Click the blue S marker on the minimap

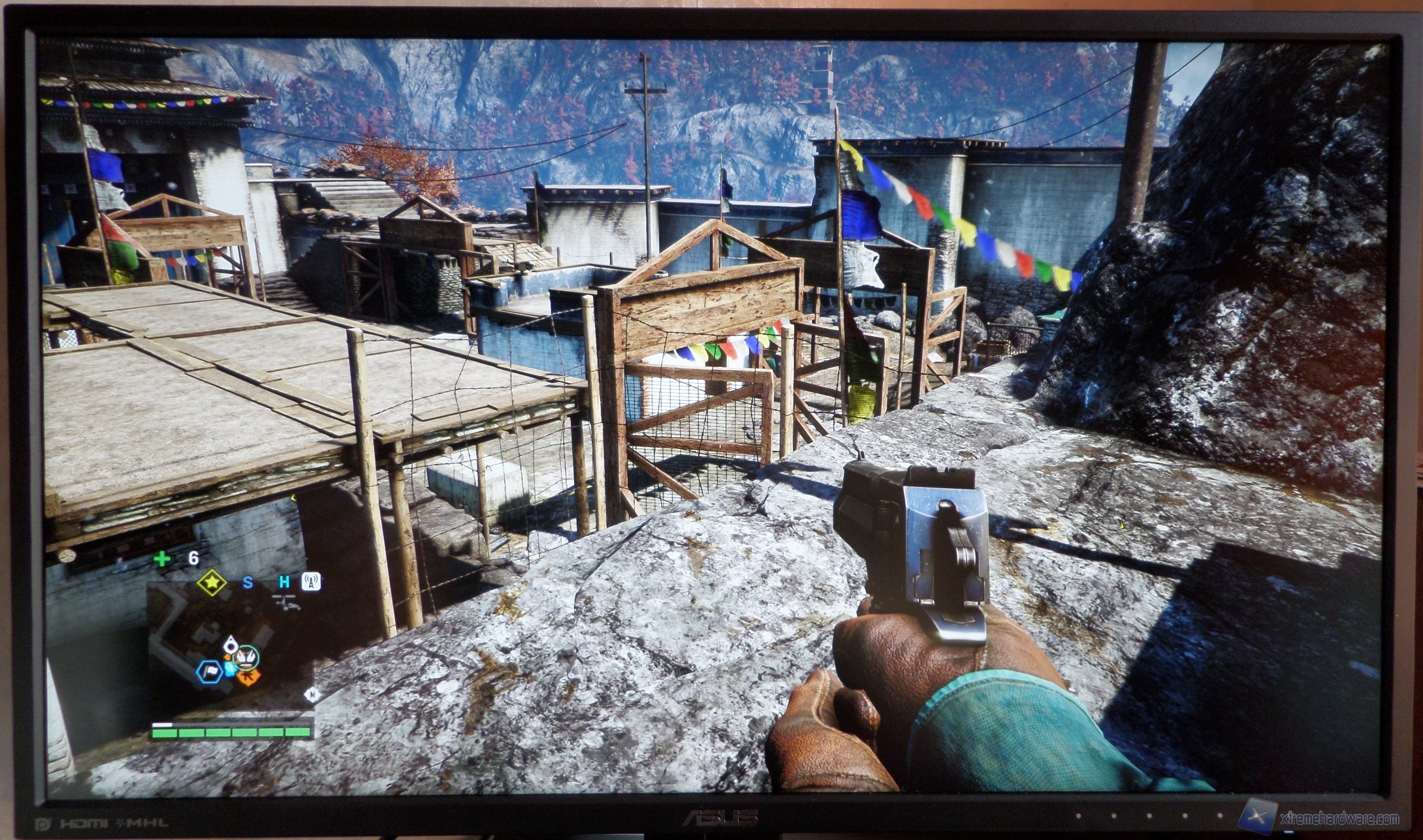248,582
